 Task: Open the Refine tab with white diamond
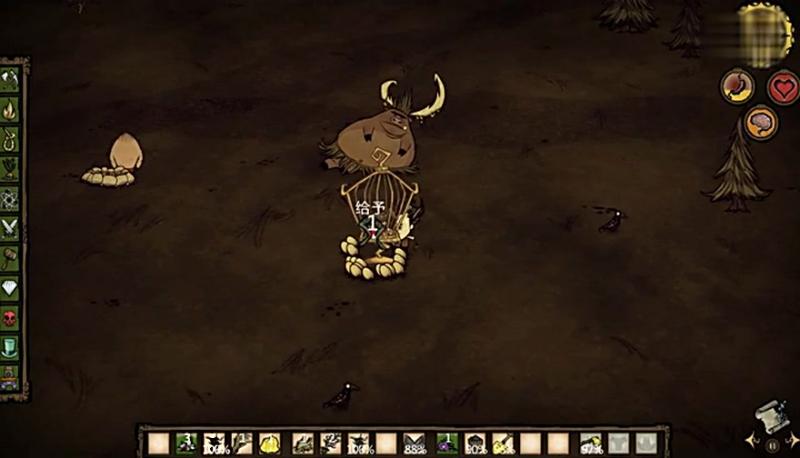pyautogui.click(x=10, y=288)
